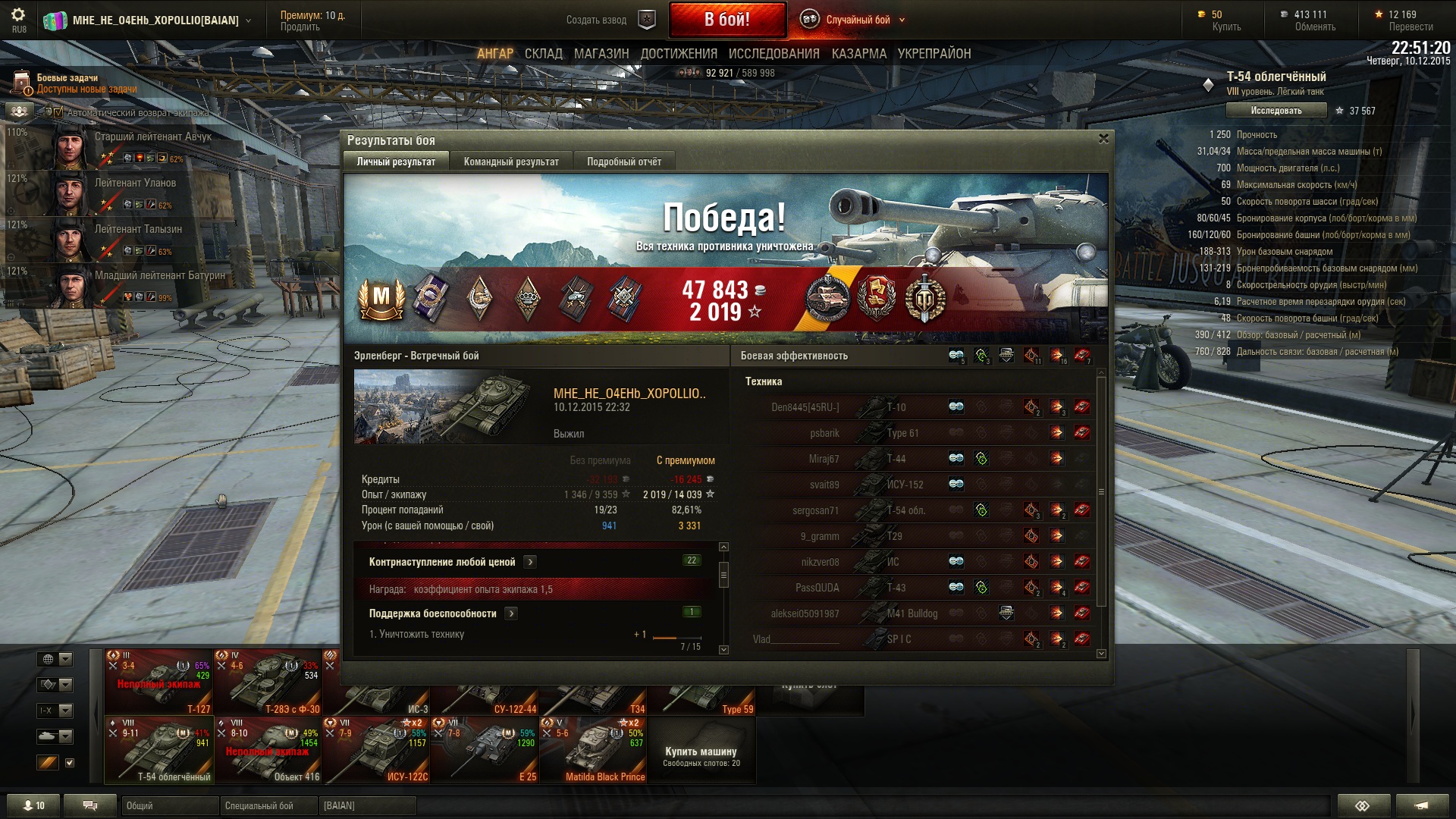Open the Случайный бой battle type dropdown
The height and width of the screenshot is (819, 1456).
point(857,20)
